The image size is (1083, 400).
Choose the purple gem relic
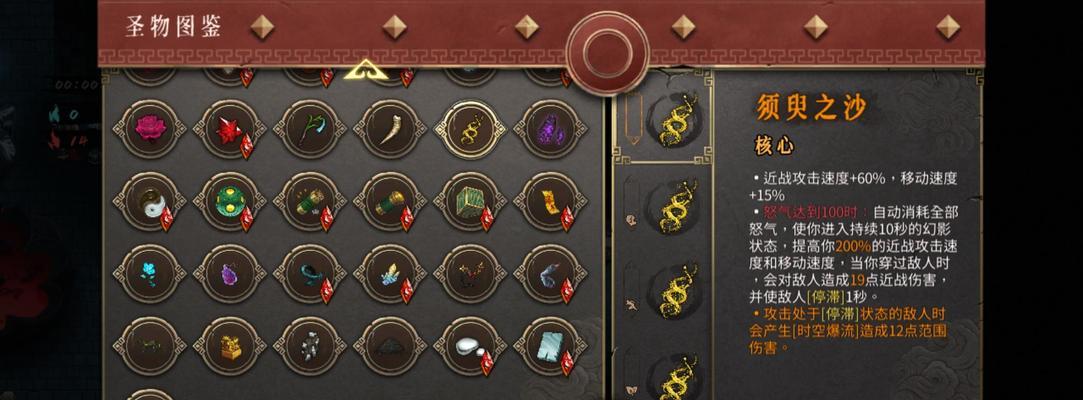click(230, 272)
